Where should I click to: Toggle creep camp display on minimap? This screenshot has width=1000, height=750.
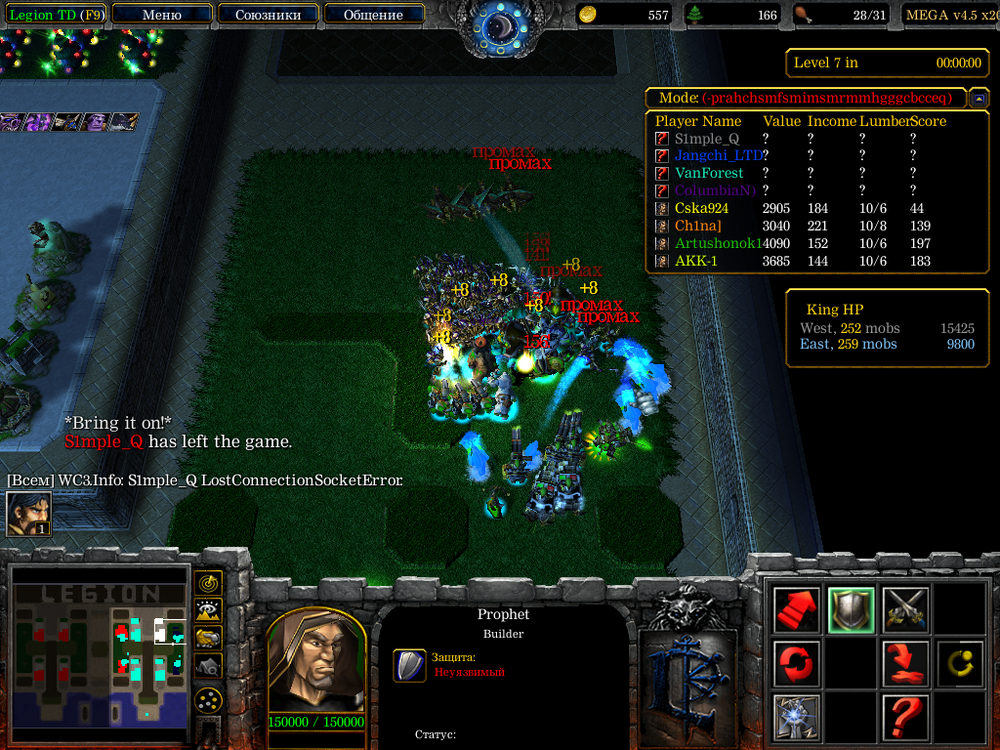click(209, 665)
